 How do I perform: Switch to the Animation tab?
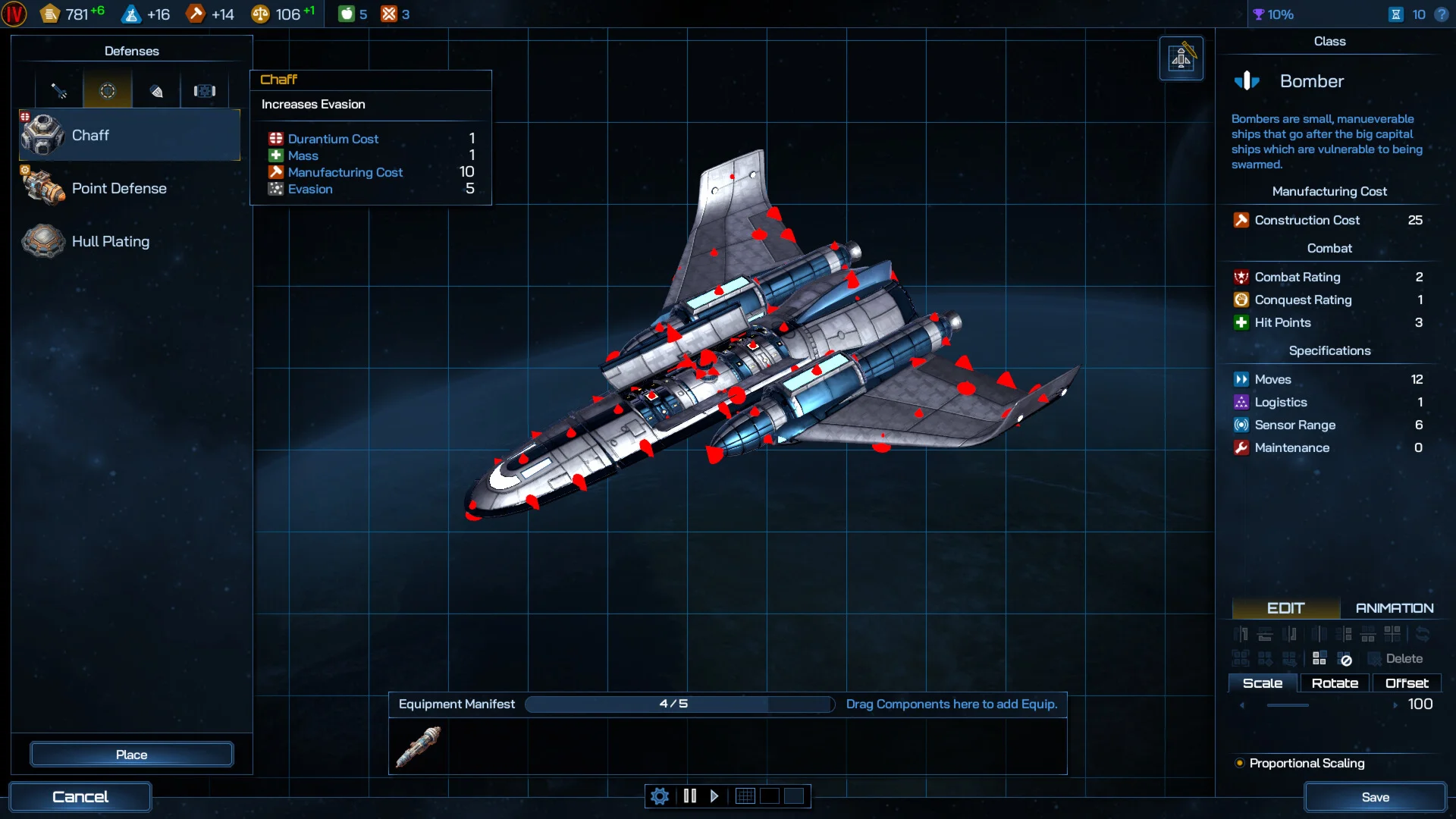click(1394, 608)
